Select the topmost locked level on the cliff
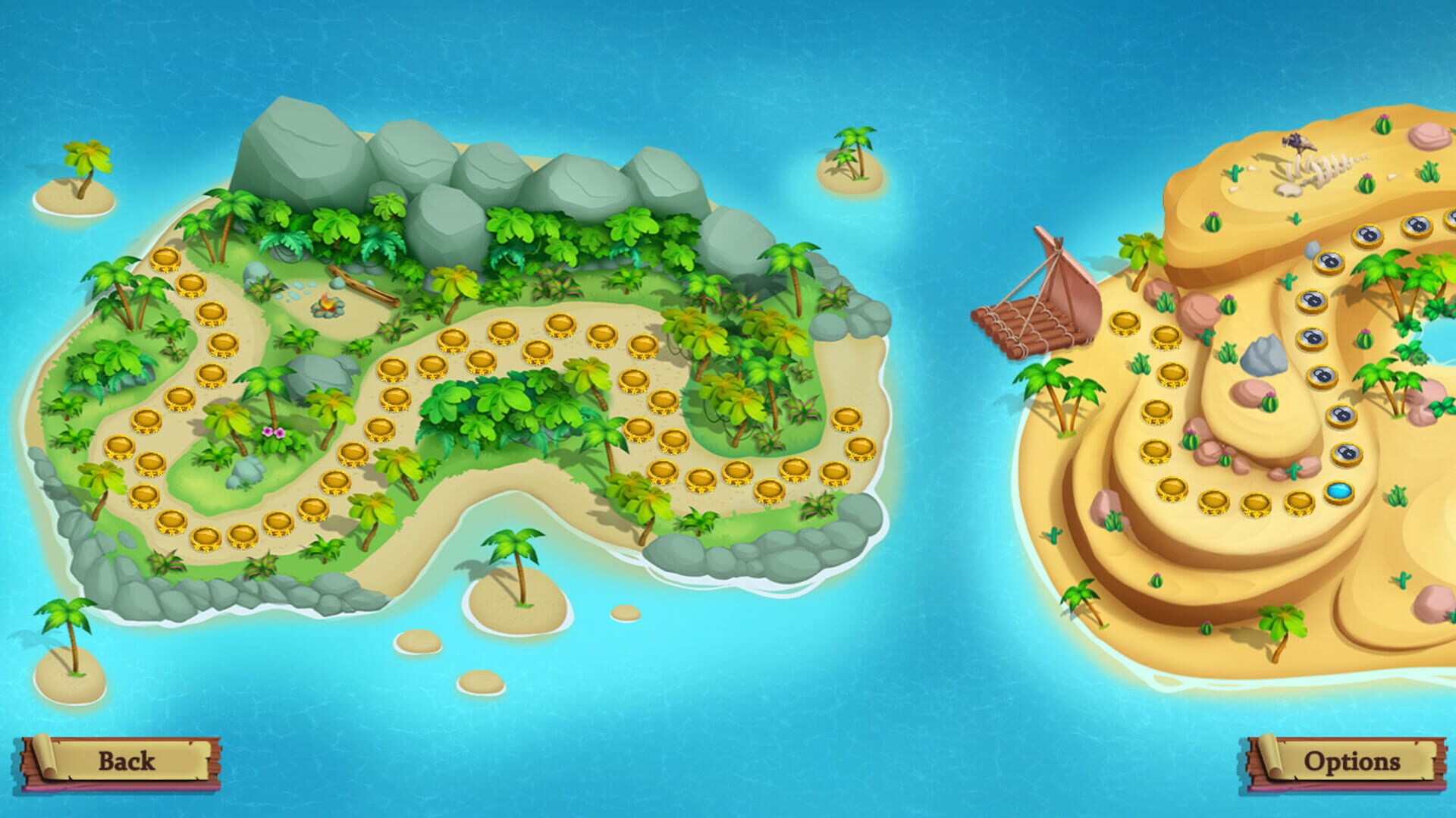Image resolution: width=1456 pixels, height=818 pixels. click(x=1445, y=224)
